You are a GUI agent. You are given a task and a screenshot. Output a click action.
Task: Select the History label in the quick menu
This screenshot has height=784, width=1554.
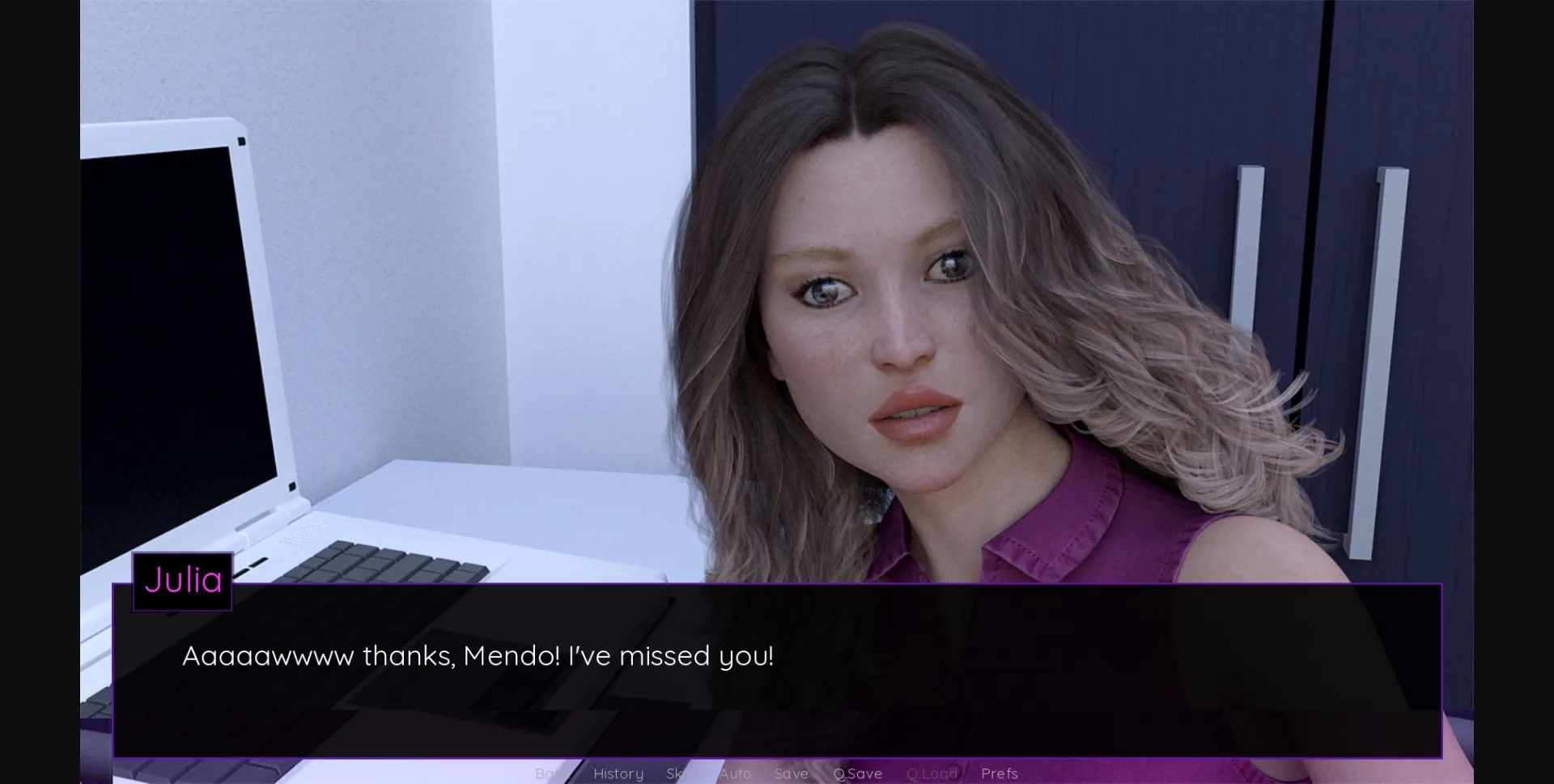point(618,773)
